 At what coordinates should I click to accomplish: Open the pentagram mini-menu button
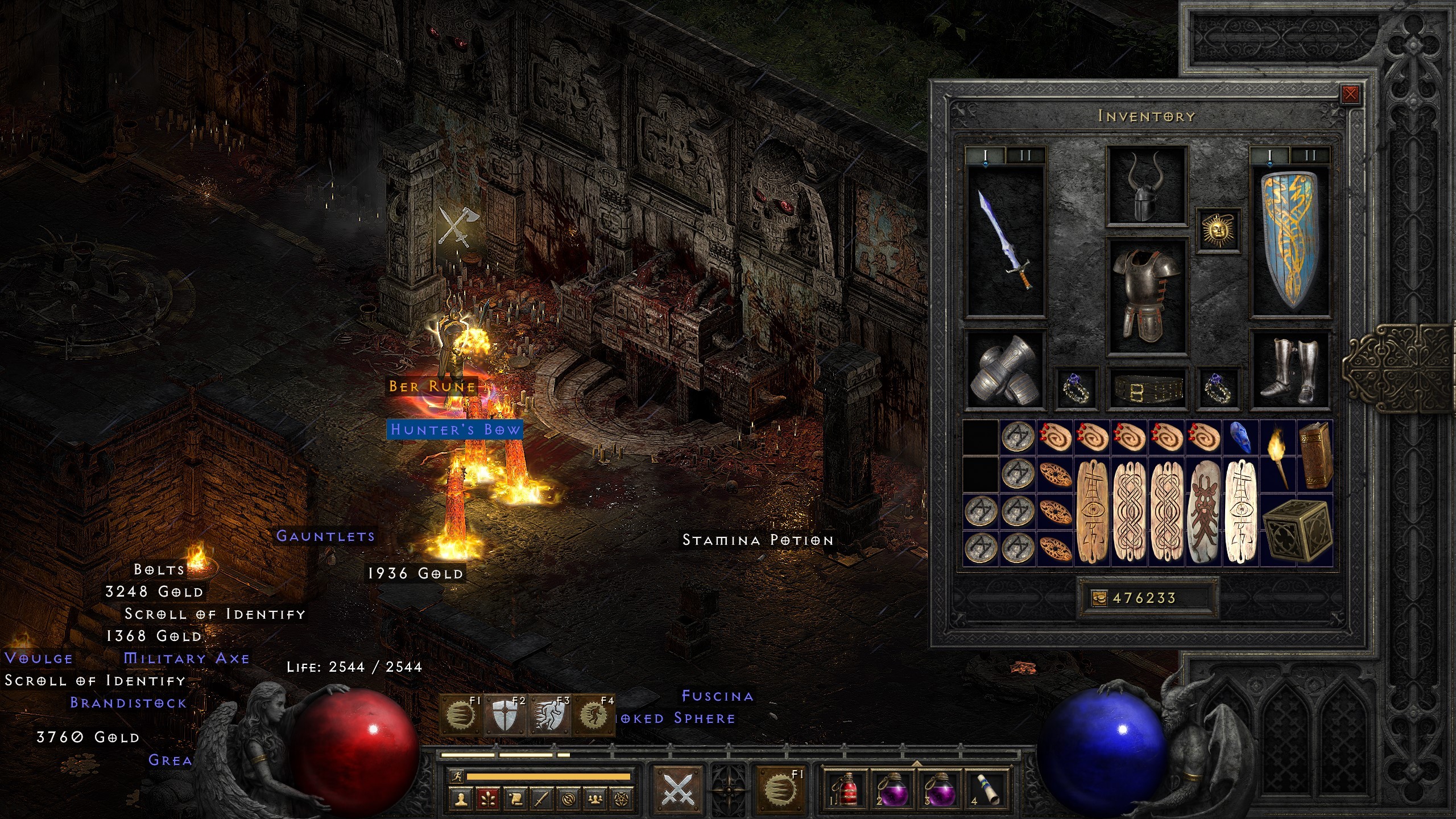622,800
